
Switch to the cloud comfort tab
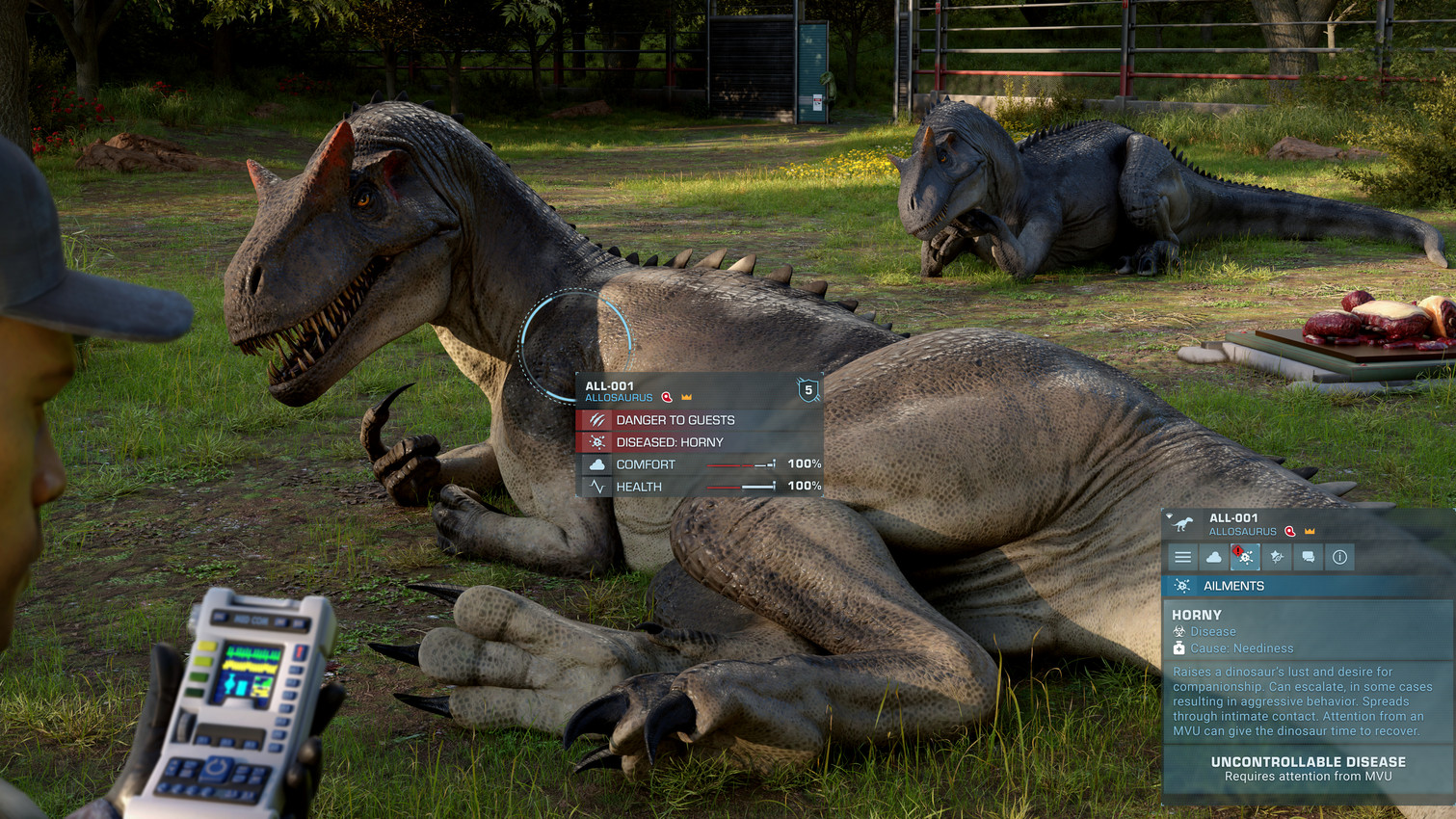click(1214, 557)
